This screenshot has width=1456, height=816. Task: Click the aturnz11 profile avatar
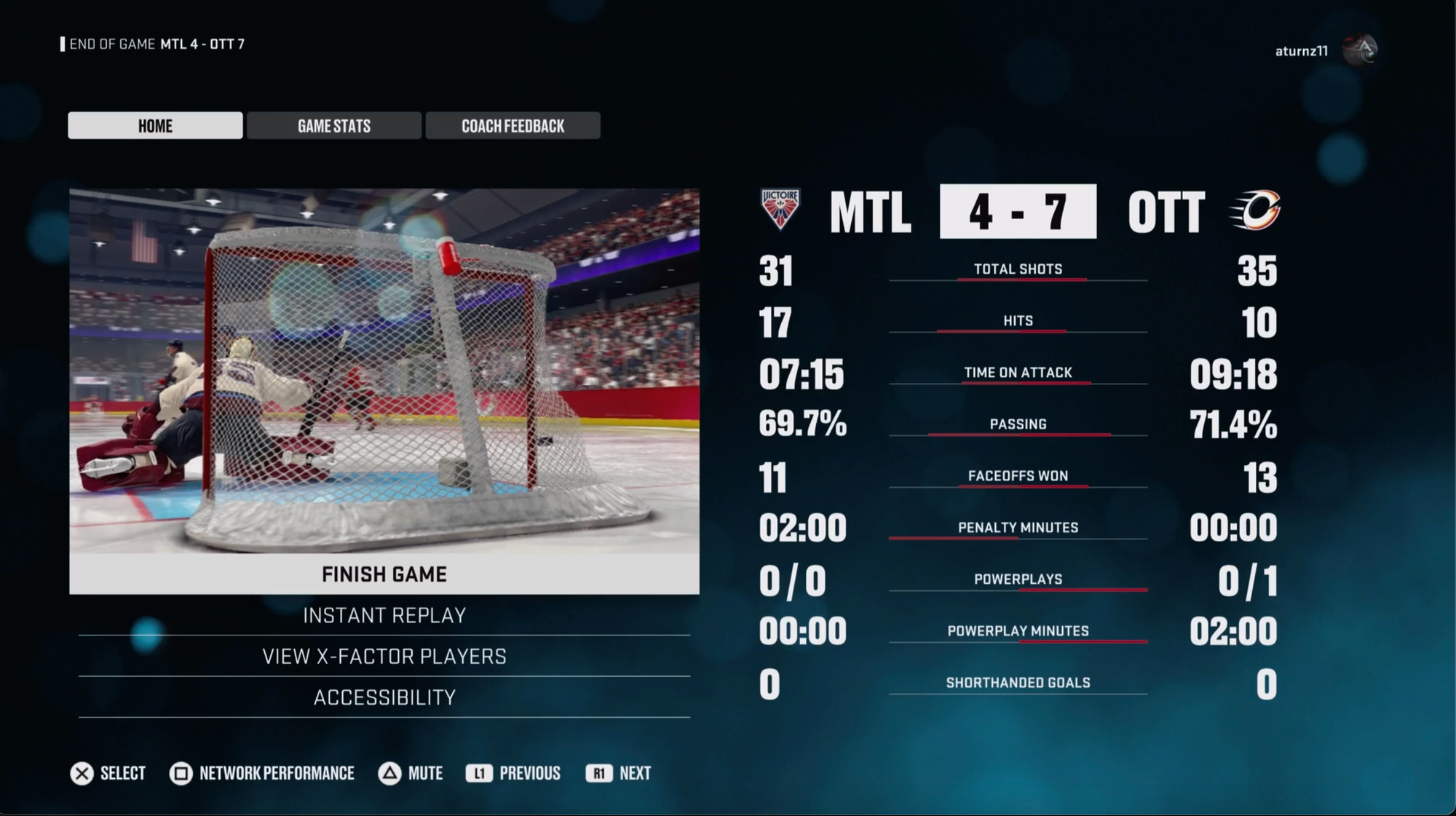tap(1360, 50)
